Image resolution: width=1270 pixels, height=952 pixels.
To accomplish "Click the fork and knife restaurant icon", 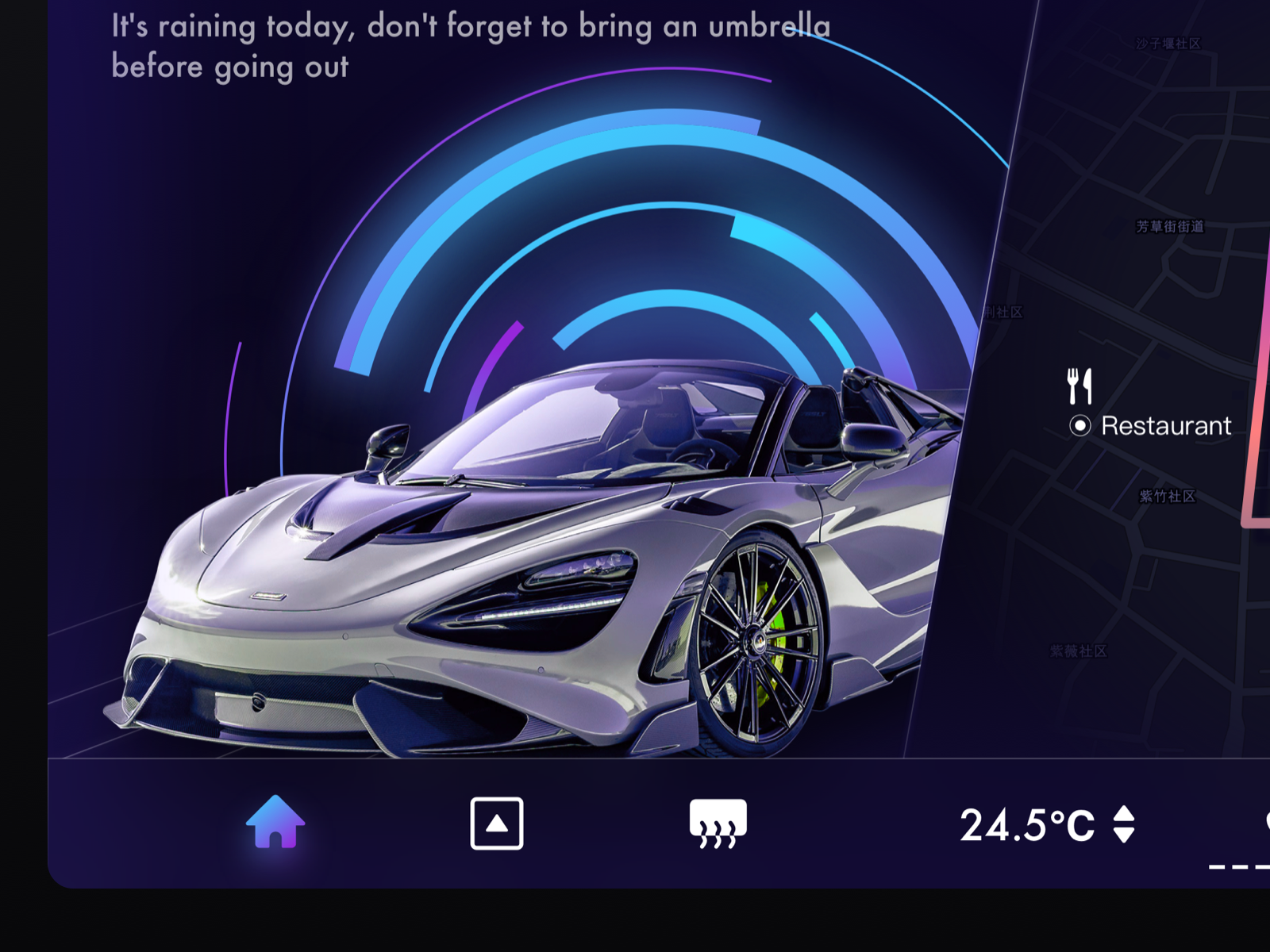I will click(x=1079, y=385).
